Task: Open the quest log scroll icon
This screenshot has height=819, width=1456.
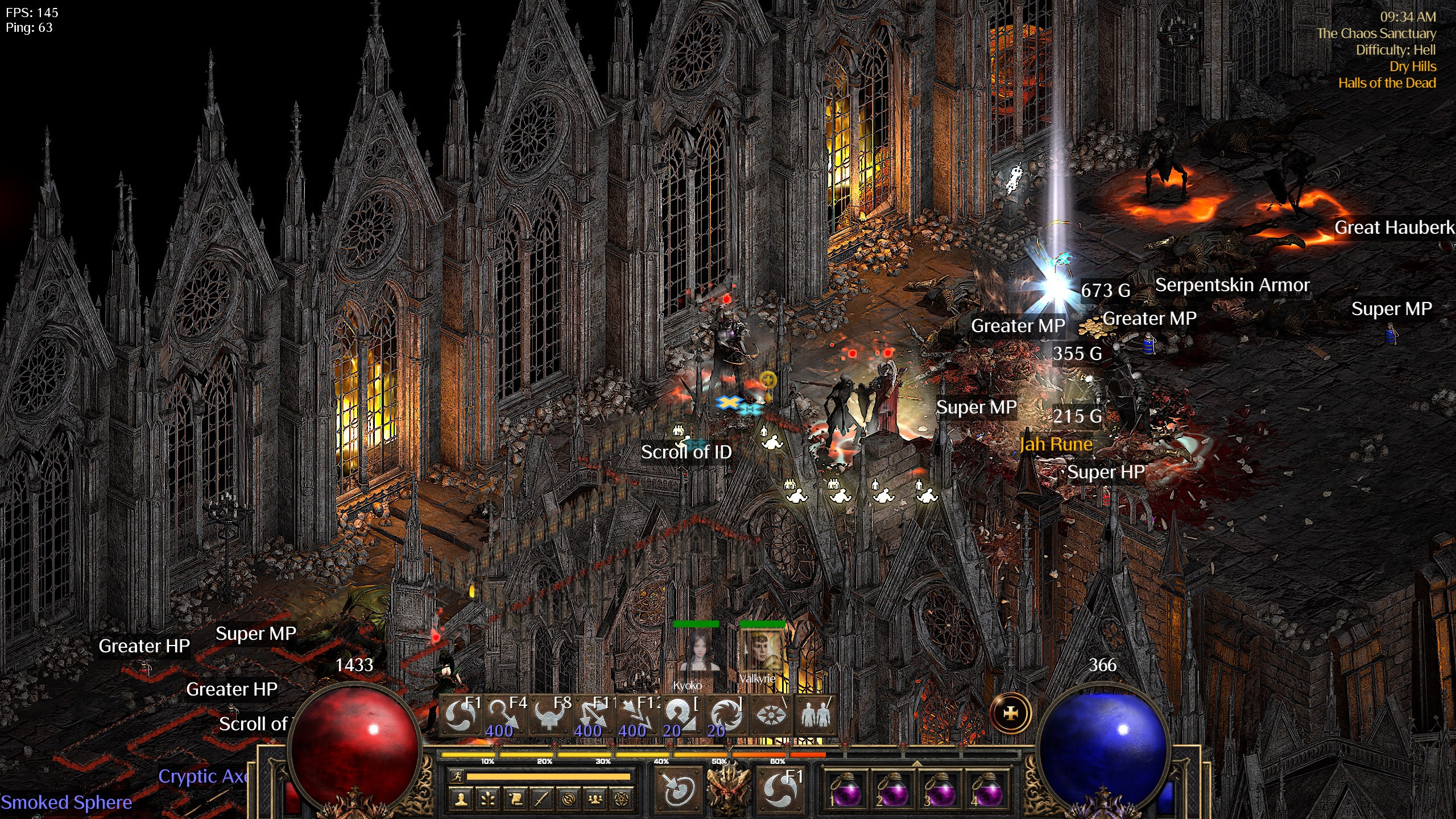Action: [x=515, y=800]
